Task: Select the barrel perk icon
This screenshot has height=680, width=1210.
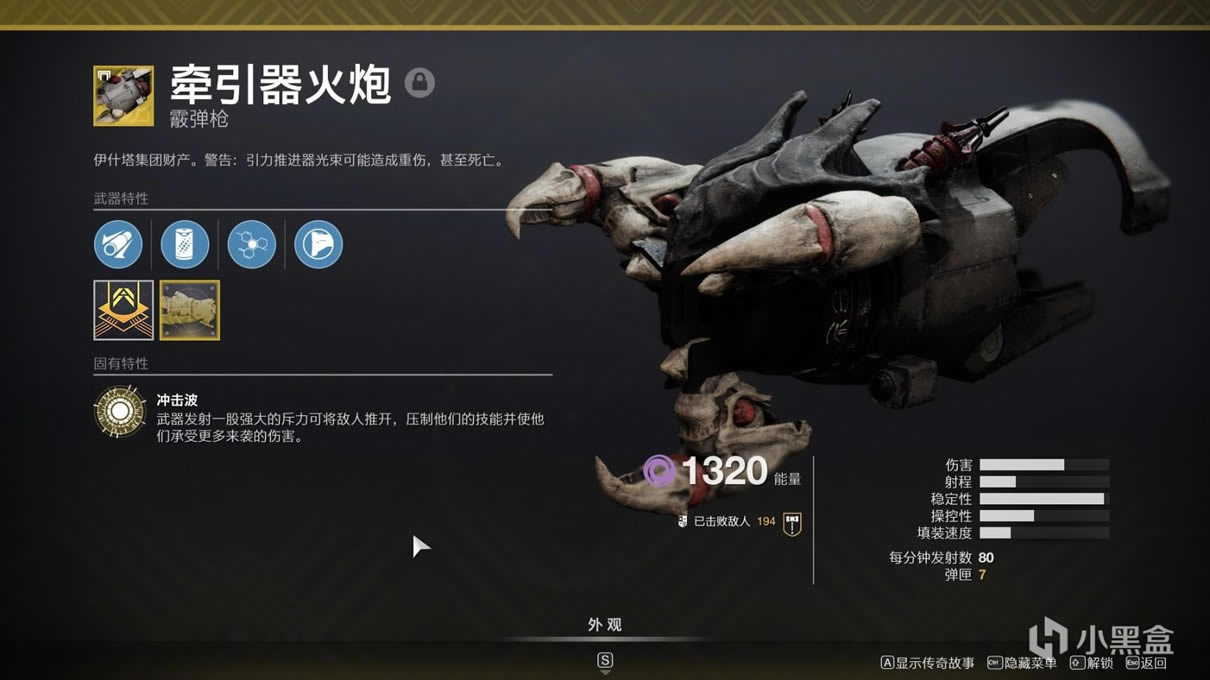Action: tap(119, 244)
